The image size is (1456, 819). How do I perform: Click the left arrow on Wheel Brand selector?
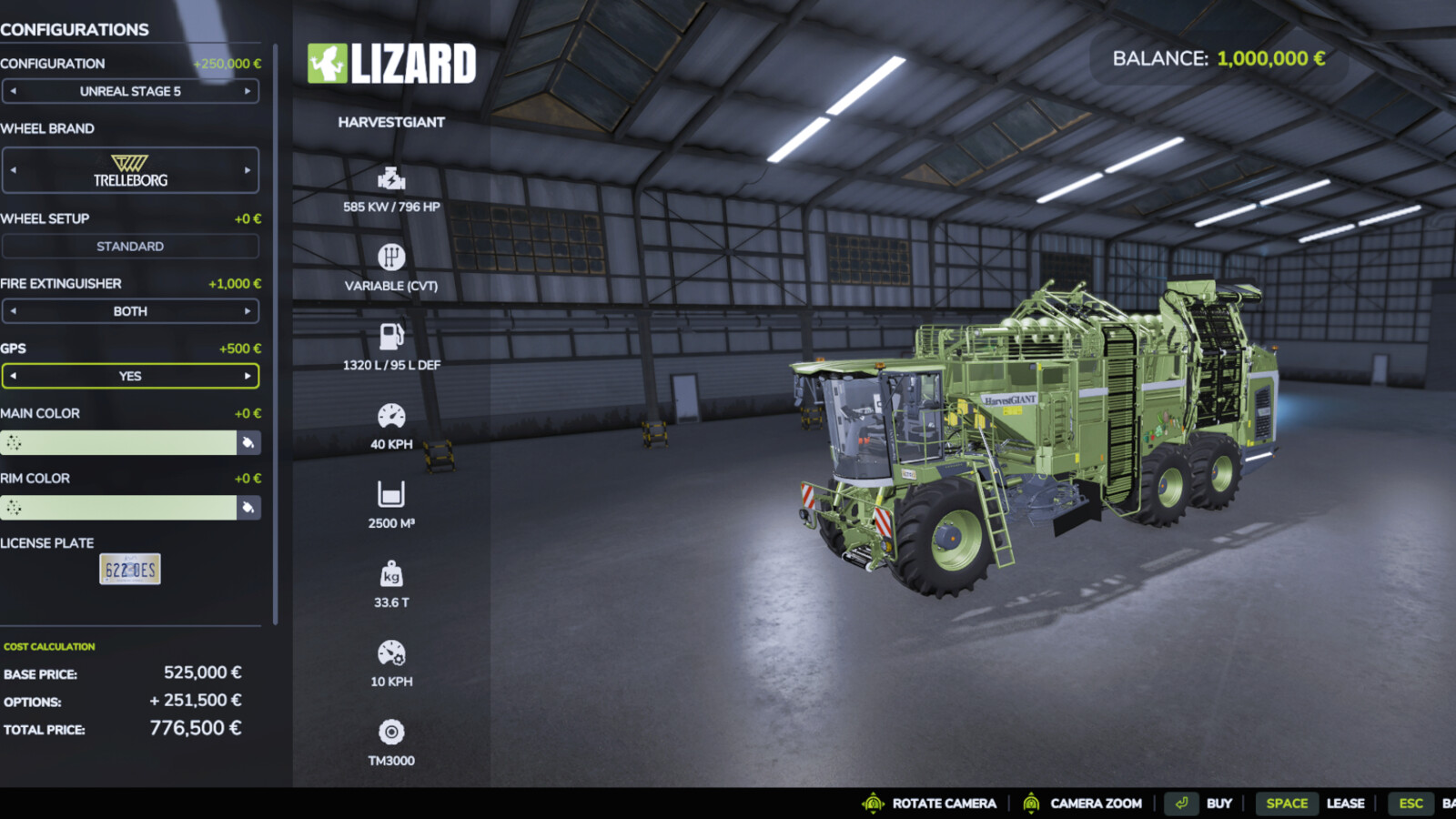coord(15,169)
